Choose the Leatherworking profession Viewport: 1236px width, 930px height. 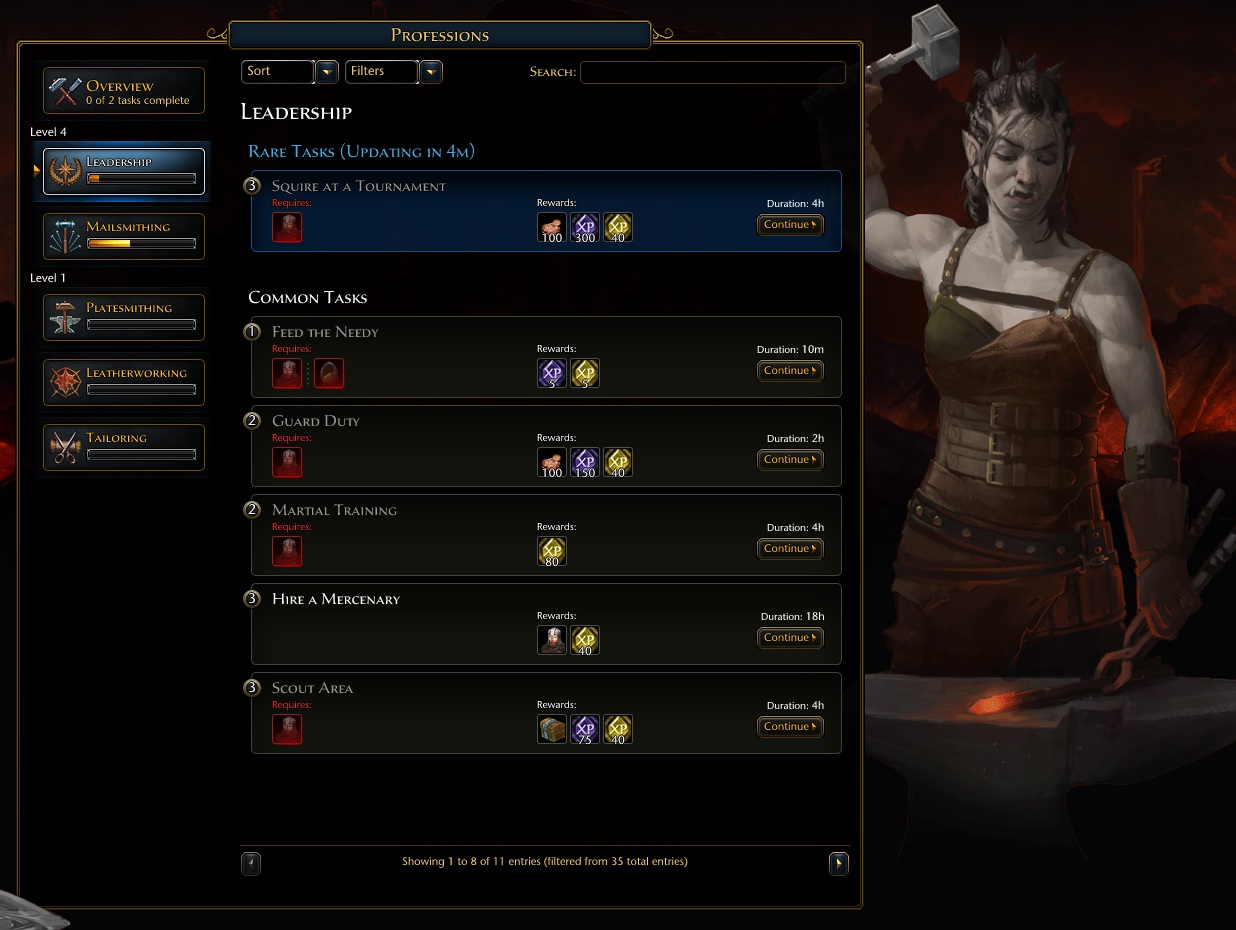(123, 382)
